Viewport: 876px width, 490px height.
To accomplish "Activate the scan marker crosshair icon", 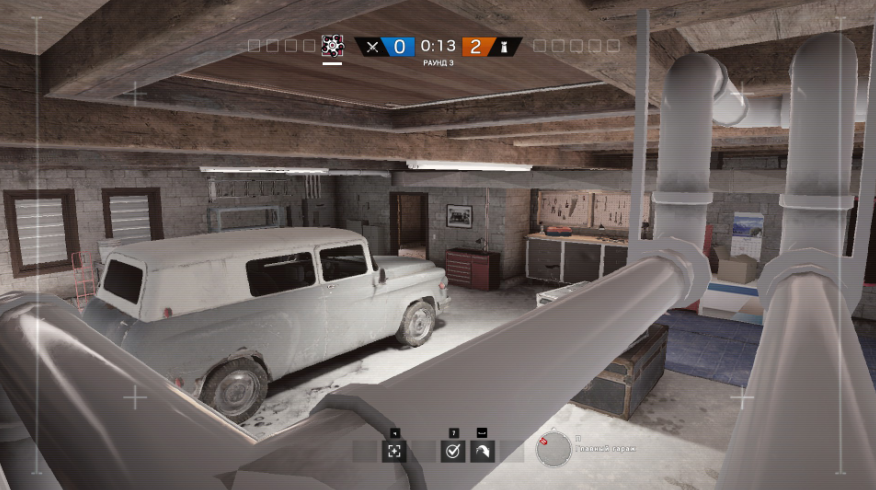I will coord(395,451).
